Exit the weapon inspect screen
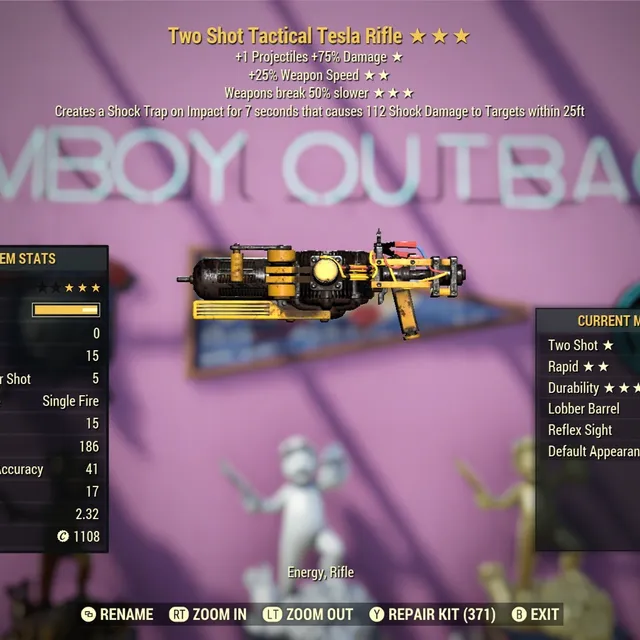This screenshot has width=640, height=640. coord(535,614)
